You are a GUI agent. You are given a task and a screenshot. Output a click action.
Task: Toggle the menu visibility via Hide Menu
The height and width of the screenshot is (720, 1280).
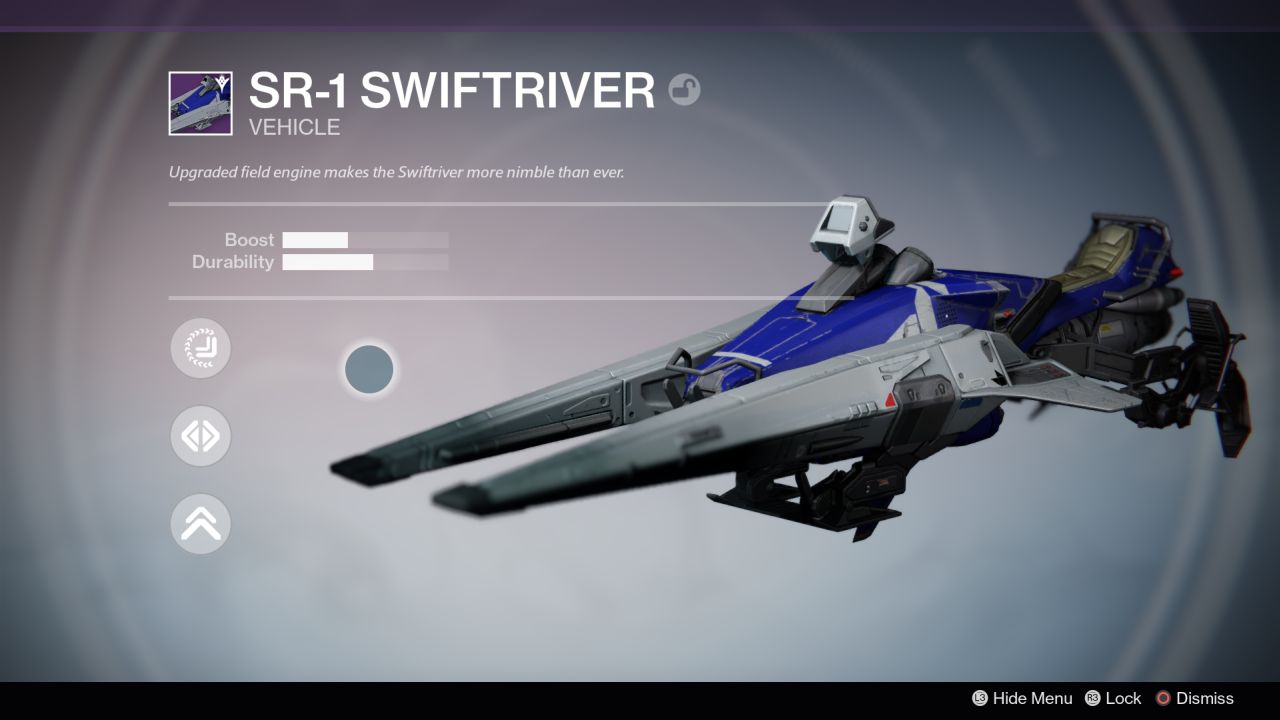pyautogui.click(x=1033, y=698)
